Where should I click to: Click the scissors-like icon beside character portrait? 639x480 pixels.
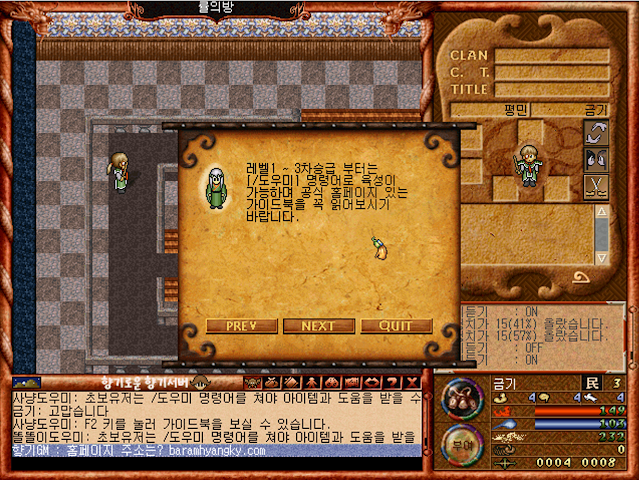click(x=596, y=186)
